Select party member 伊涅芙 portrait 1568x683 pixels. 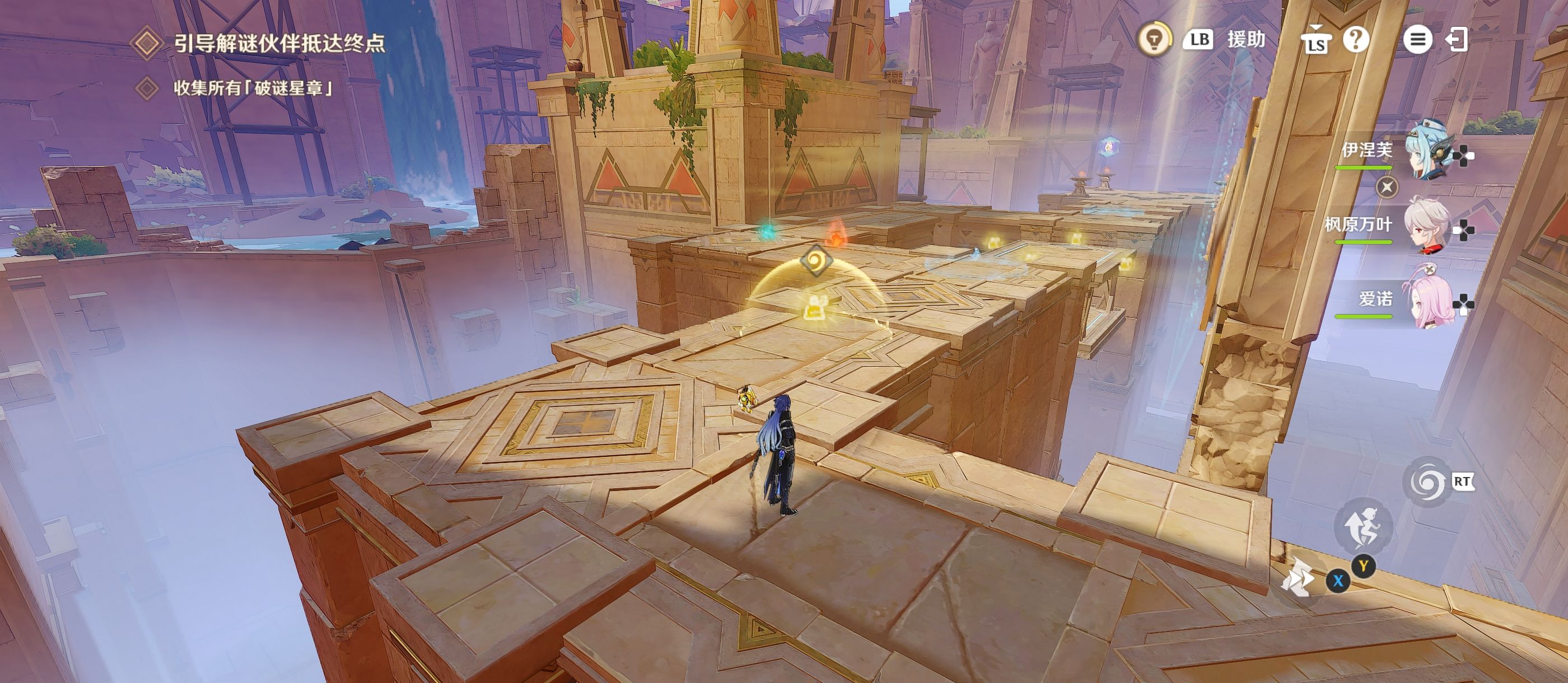pos(1427,151)
